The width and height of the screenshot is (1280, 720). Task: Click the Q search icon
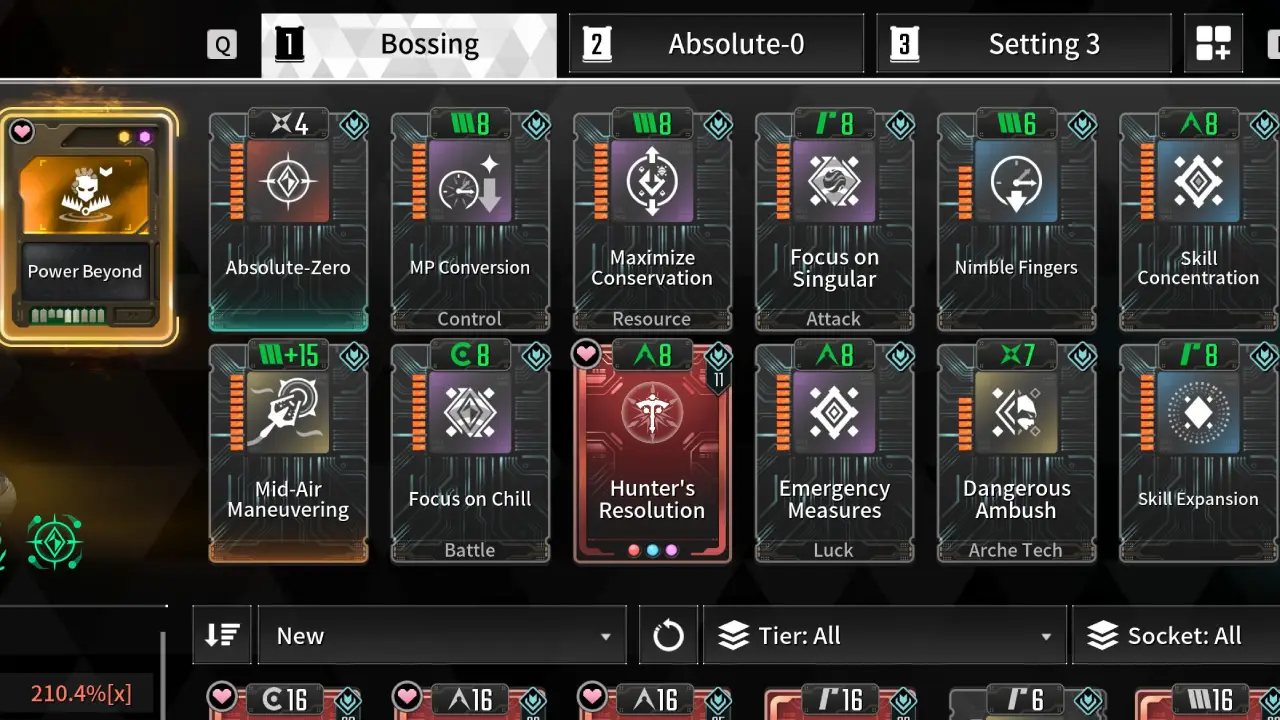pos(222,44)
